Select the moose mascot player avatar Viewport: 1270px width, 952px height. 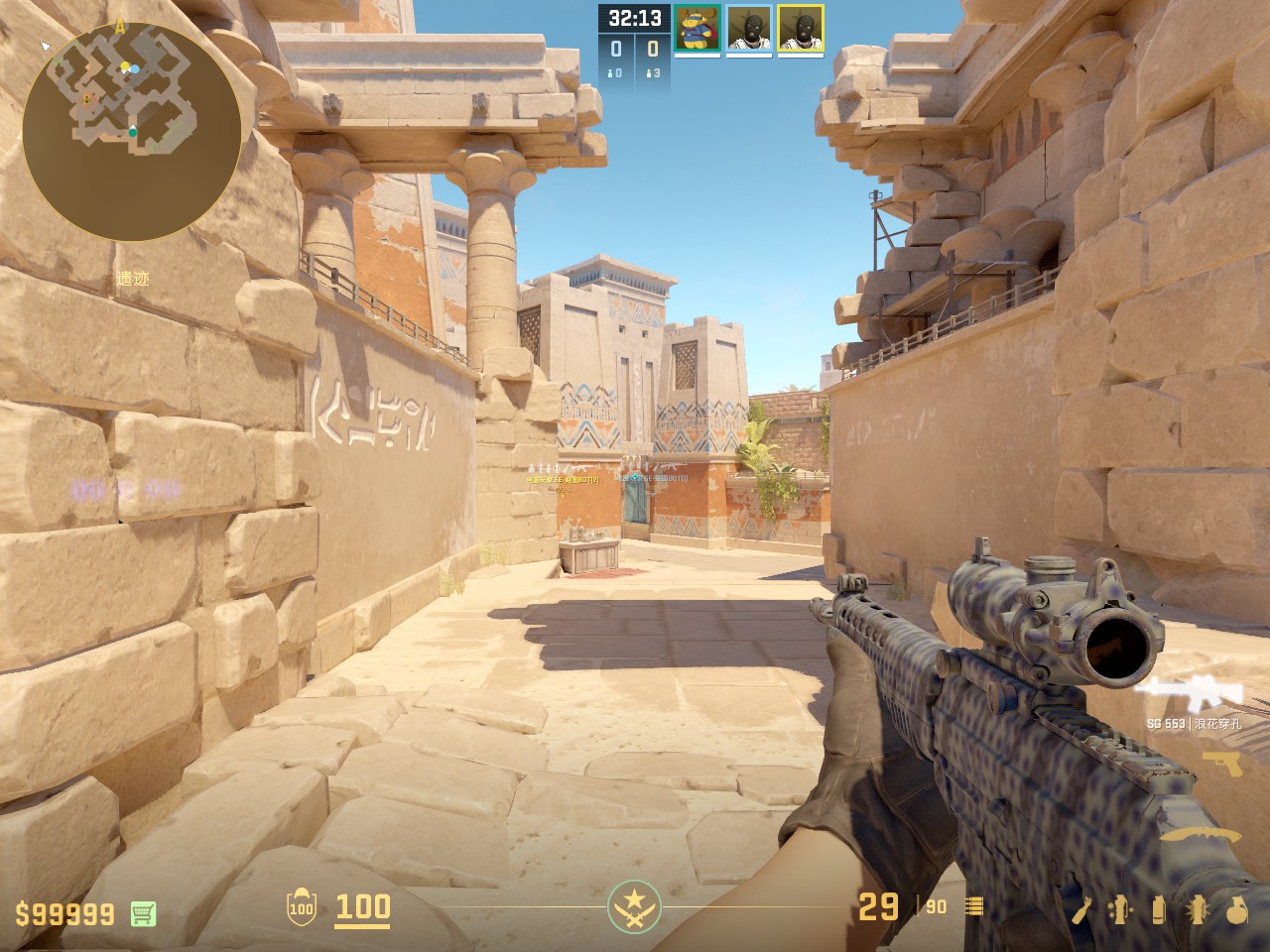click(698, 28)
